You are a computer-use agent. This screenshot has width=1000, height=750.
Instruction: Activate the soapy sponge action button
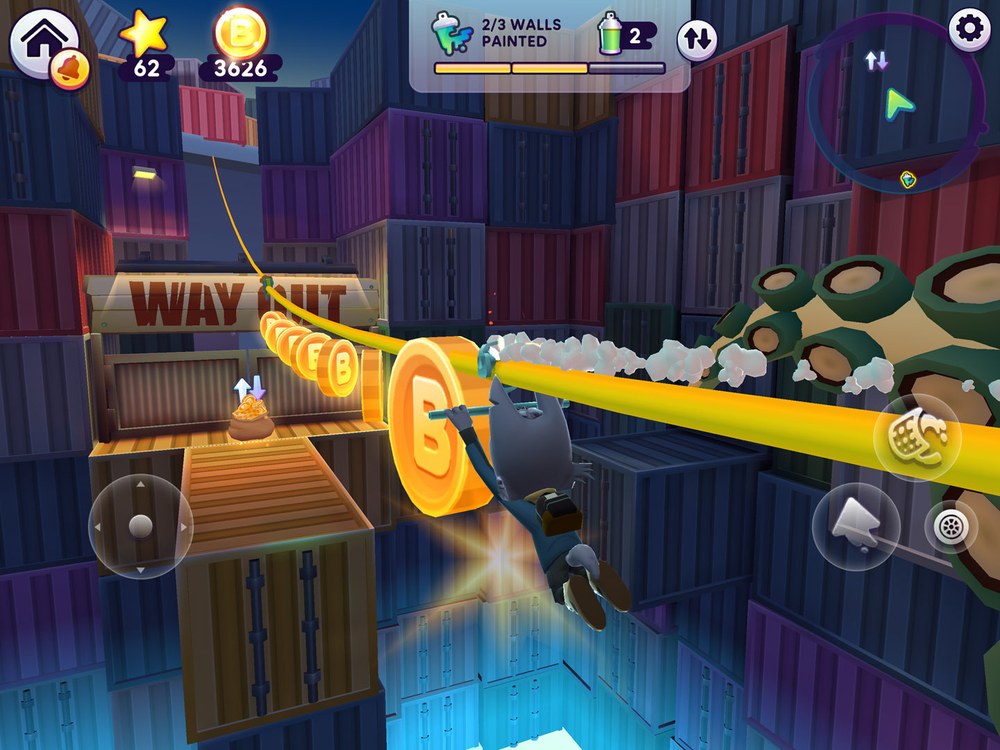click(910, 437)
